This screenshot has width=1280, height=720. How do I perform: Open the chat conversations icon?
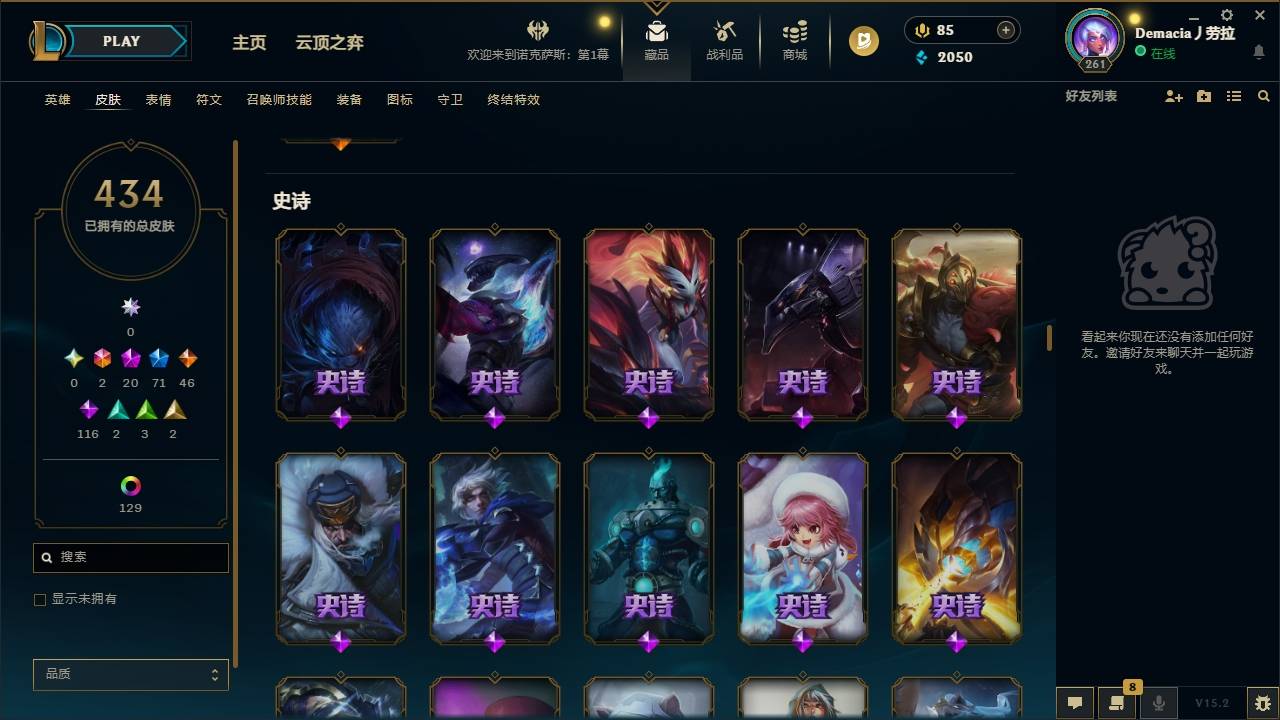pyautogui.click(x=1074, y=700)
